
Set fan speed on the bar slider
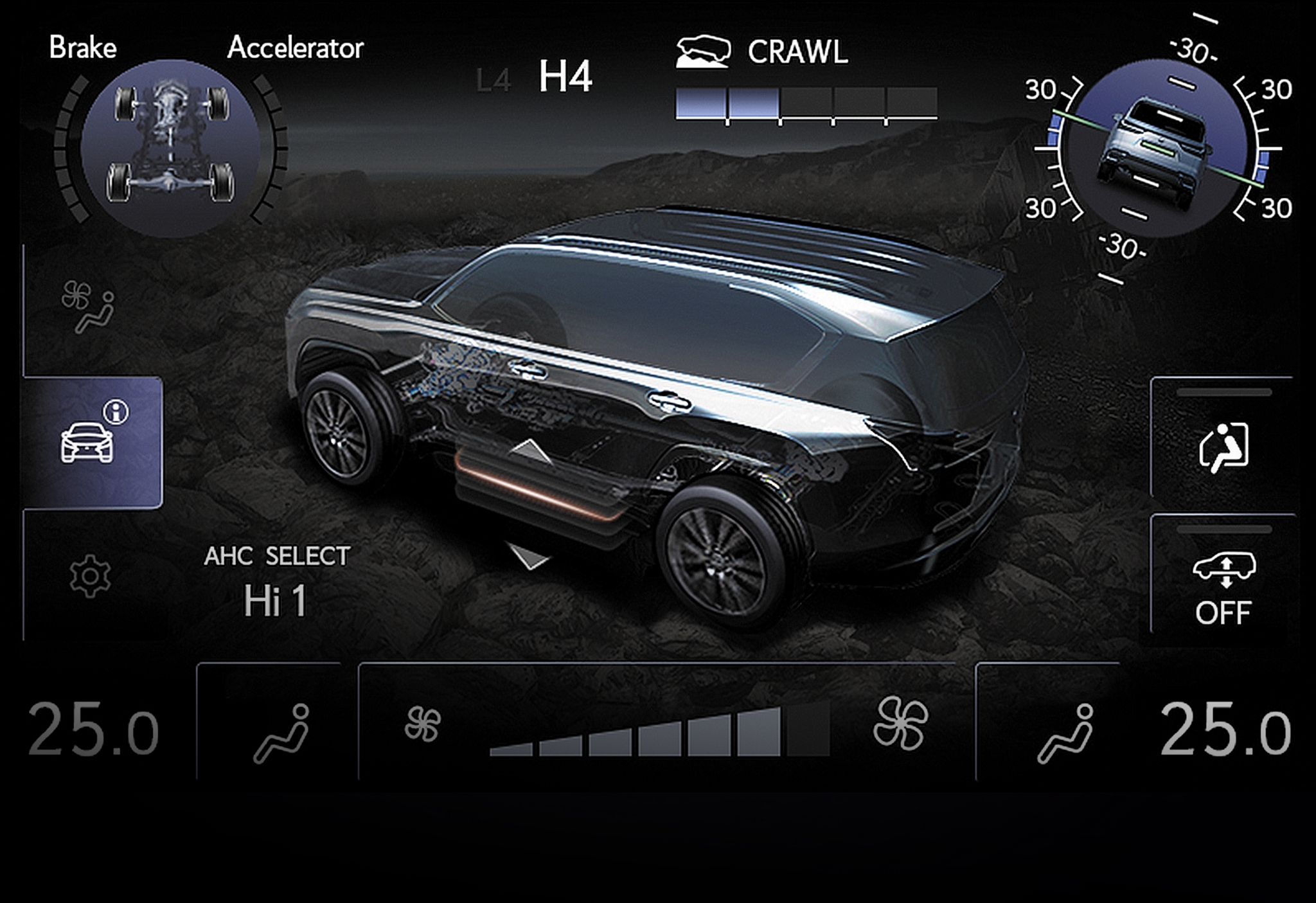coord(659,734)
